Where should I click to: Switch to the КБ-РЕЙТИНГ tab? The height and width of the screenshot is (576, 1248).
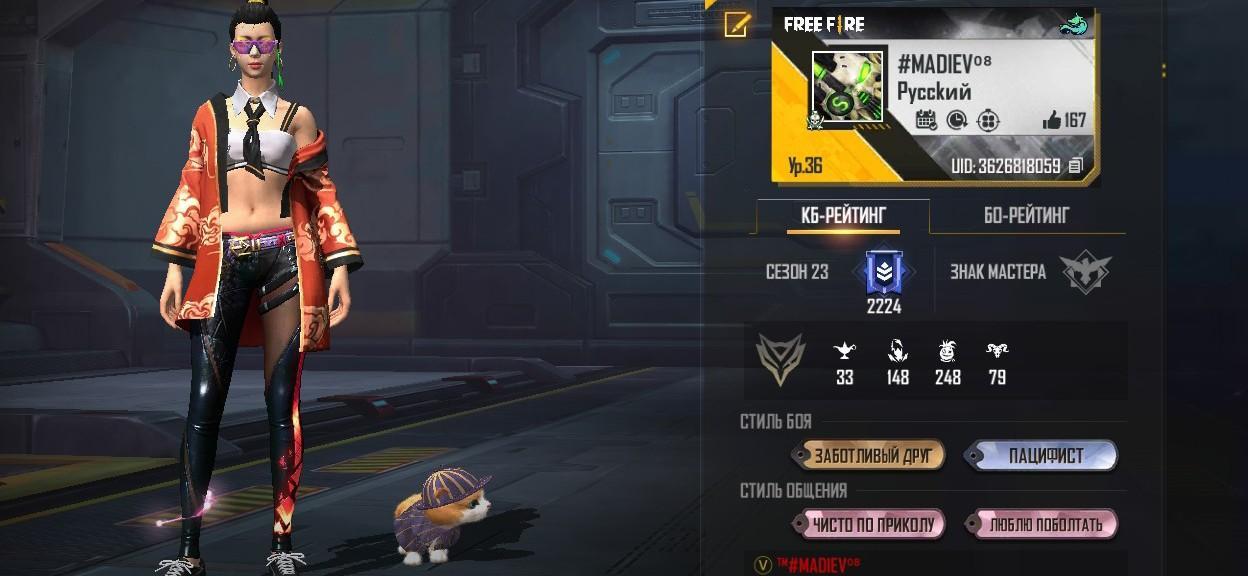point(842,215)
